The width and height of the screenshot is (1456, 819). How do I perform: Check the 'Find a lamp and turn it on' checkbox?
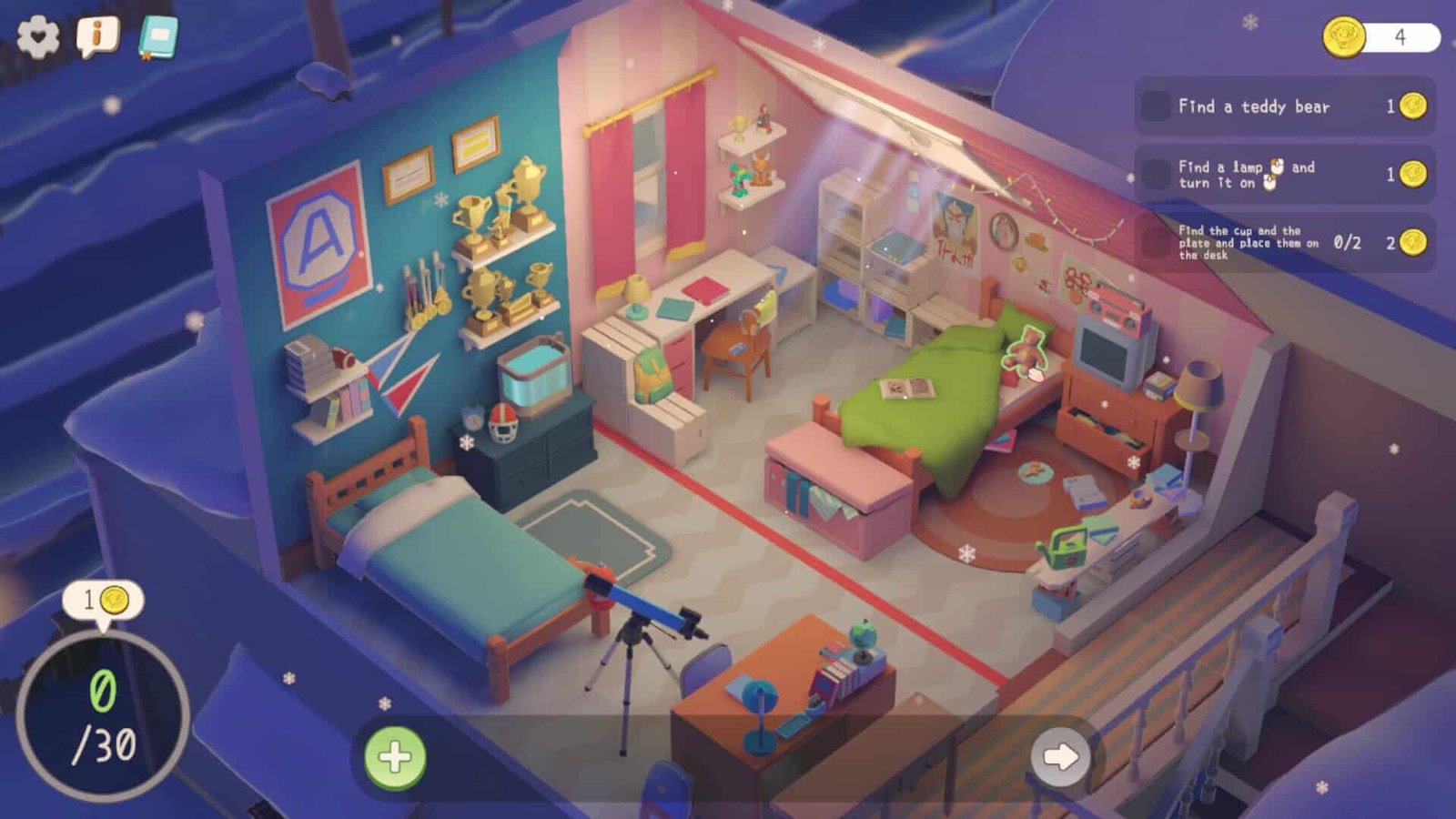1156,174
